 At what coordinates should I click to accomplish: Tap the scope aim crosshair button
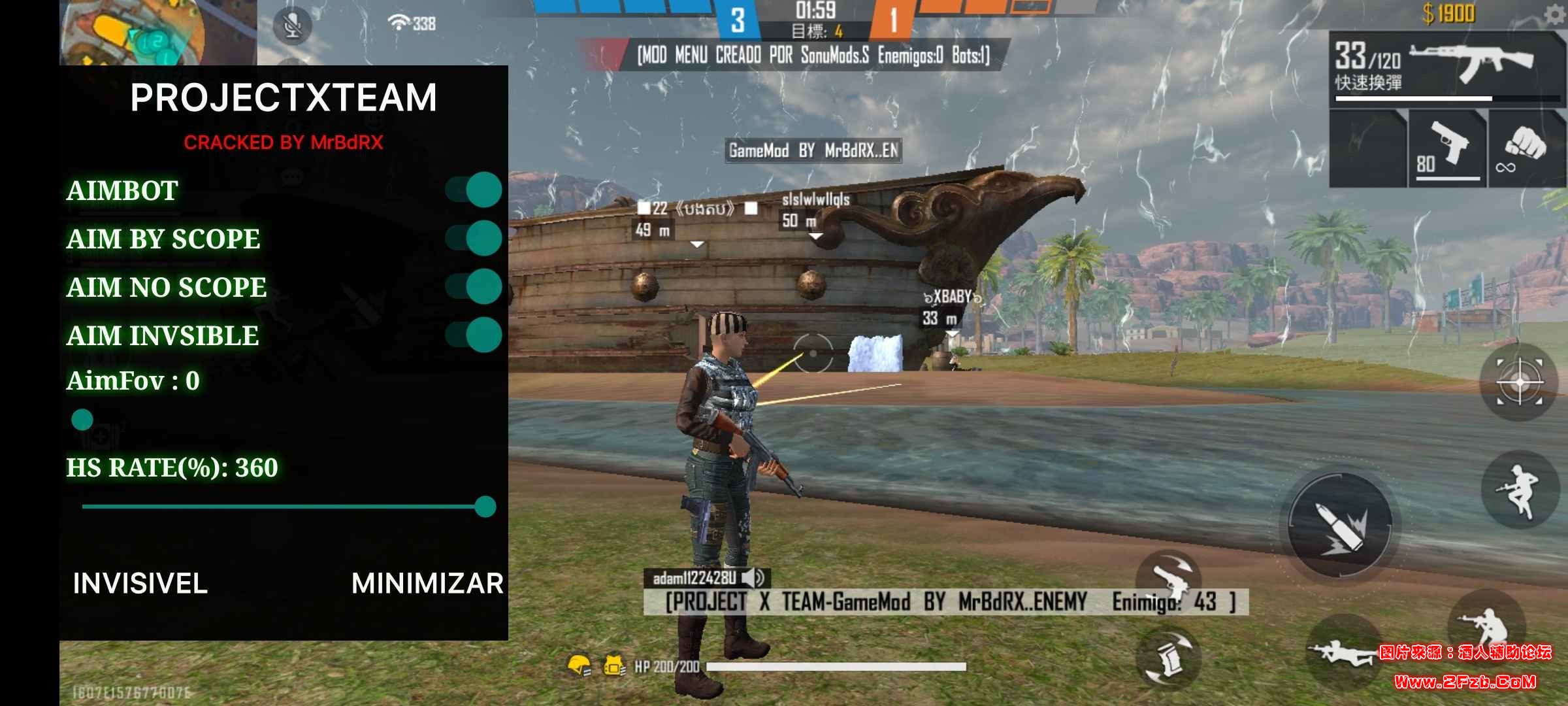1520,382
